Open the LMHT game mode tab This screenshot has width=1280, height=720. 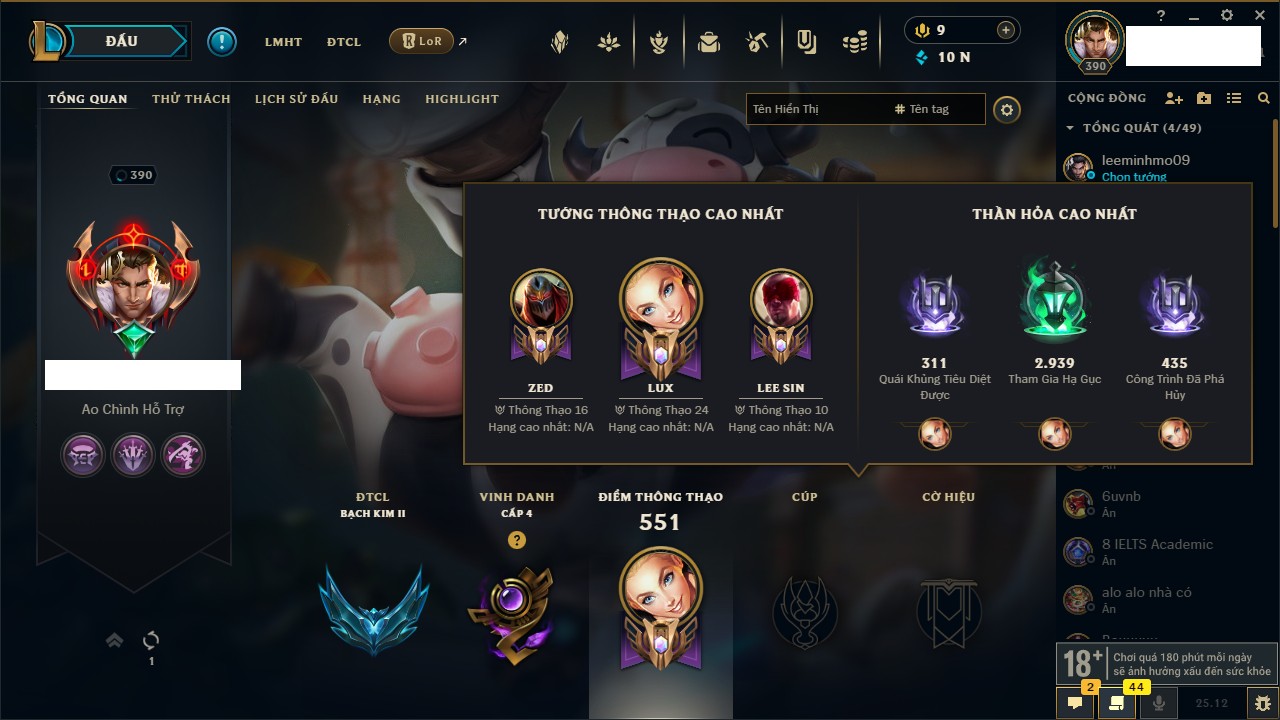click(283, 42)
